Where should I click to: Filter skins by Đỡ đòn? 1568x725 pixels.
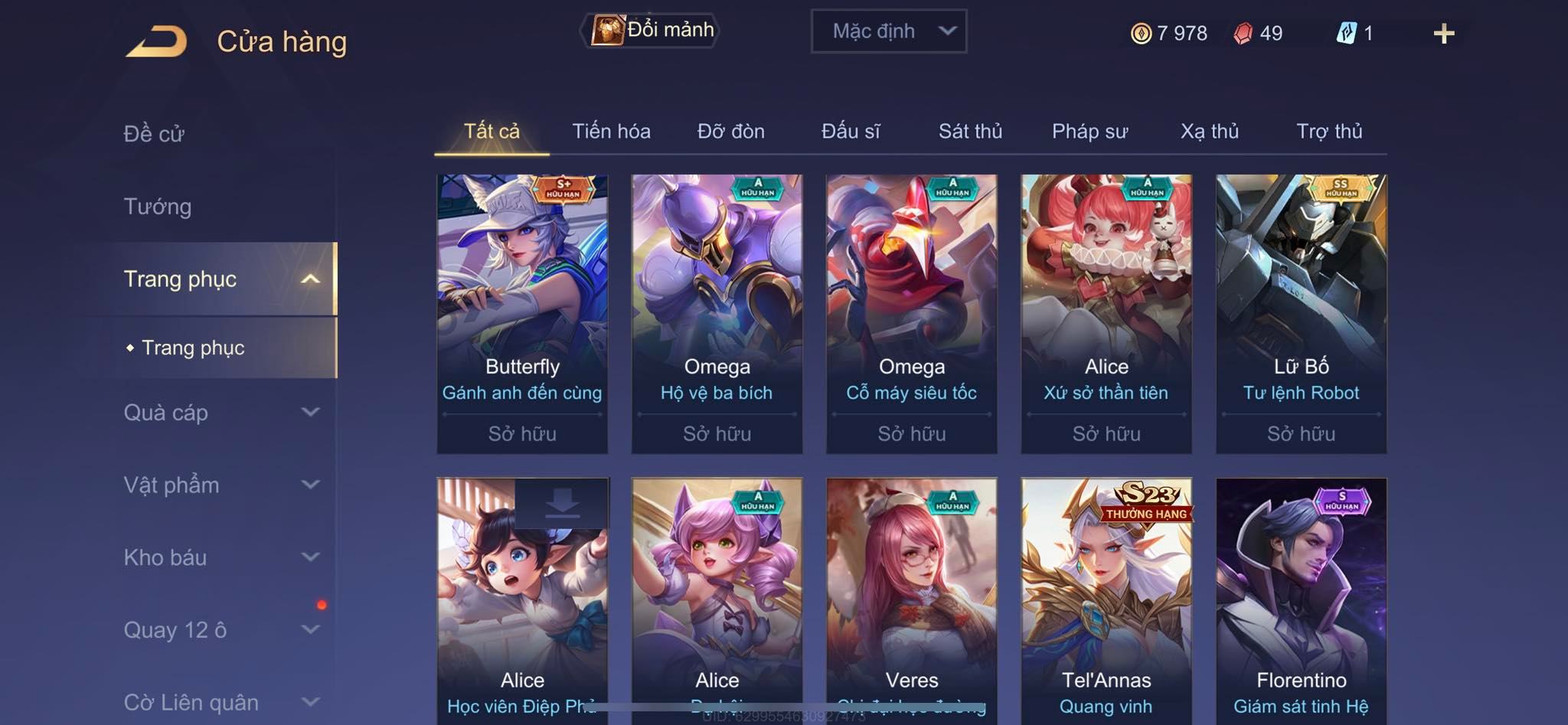click(730, 132)
